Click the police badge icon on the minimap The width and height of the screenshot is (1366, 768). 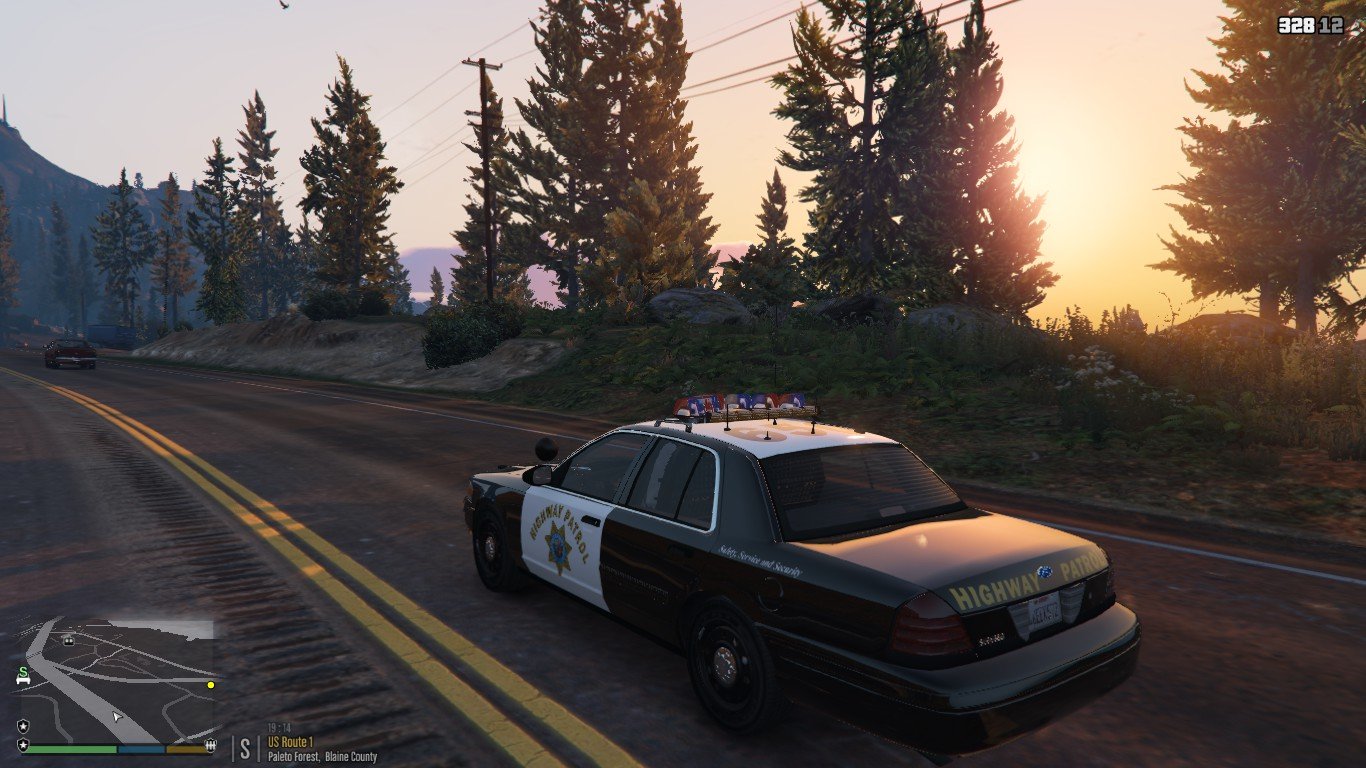pyautogui.click(x=23, y=725)
